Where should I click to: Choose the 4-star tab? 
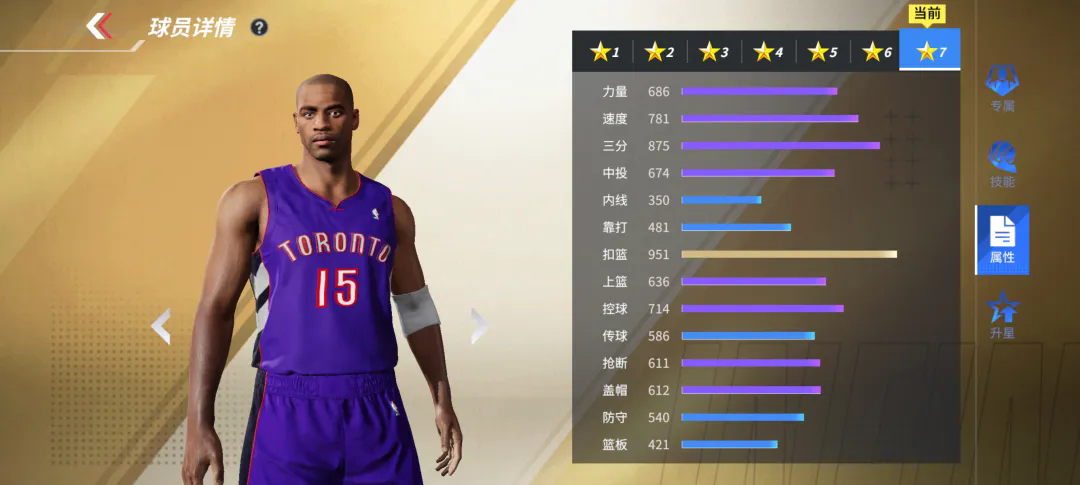[x=769, y=52]
